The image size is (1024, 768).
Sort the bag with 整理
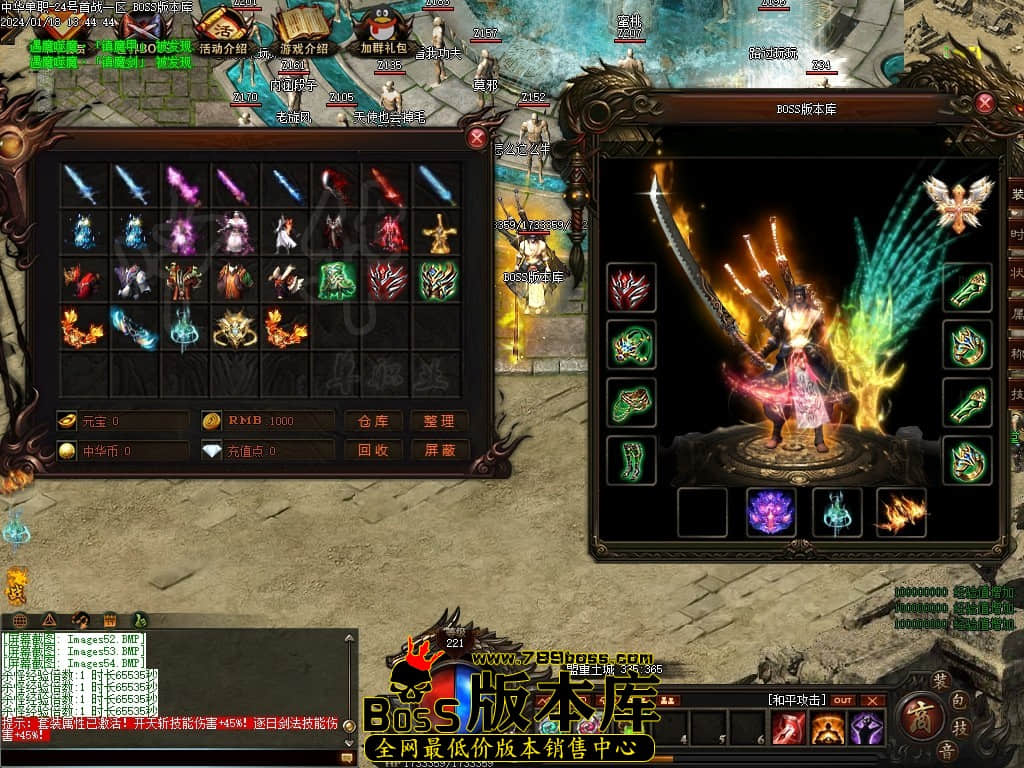click(x=439, y=421)
